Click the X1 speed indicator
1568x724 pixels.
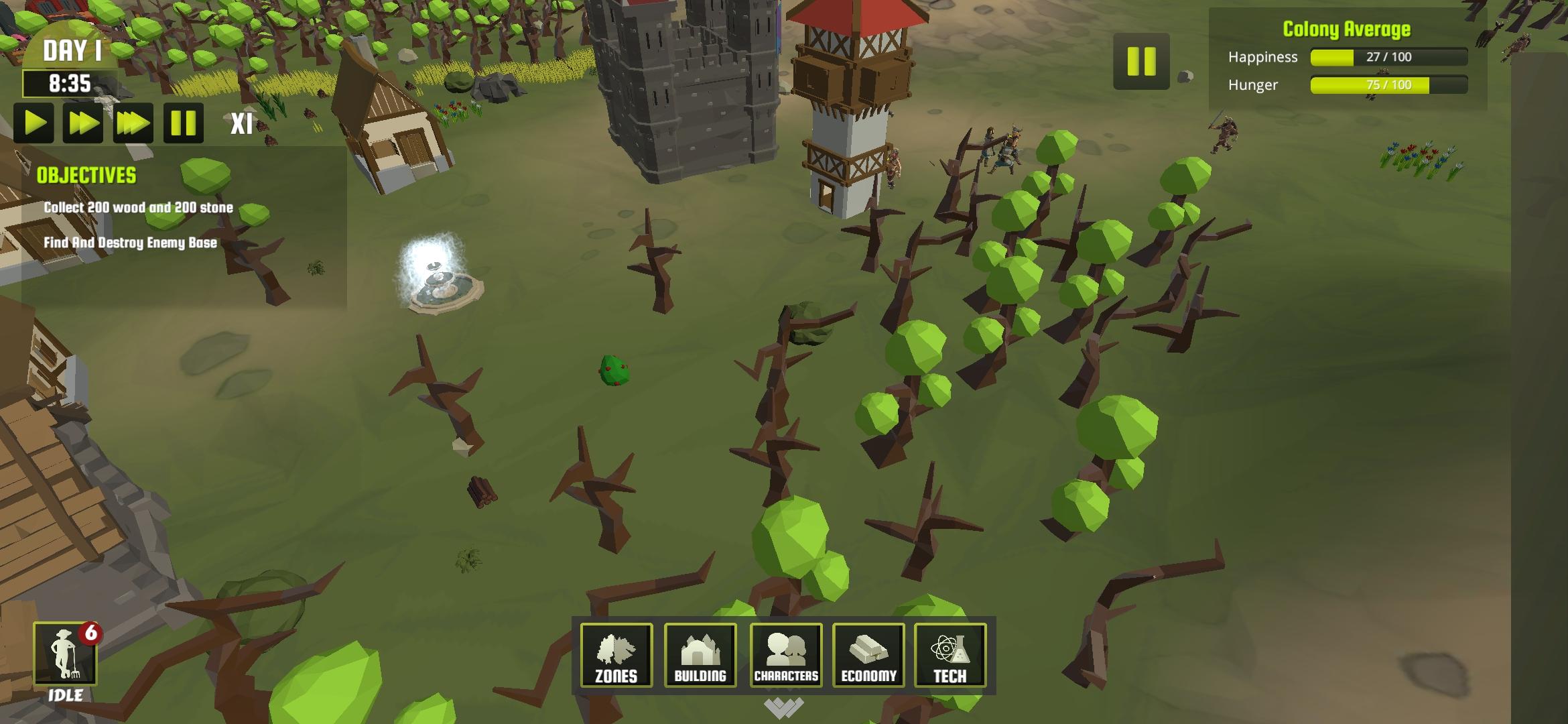(x=241, y=123)
